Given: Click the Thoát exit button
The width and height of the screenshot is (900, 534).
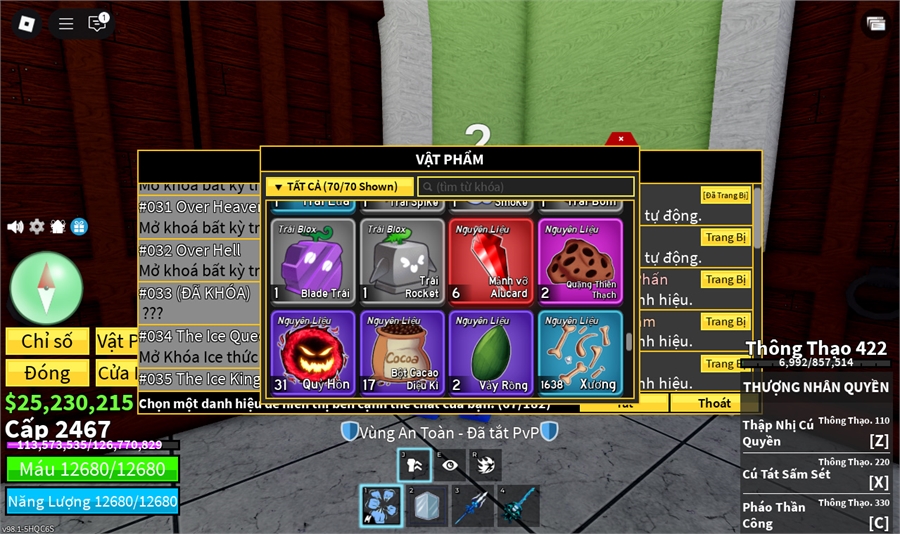Looking at the screenshot, I should click(x=714, y=403).
